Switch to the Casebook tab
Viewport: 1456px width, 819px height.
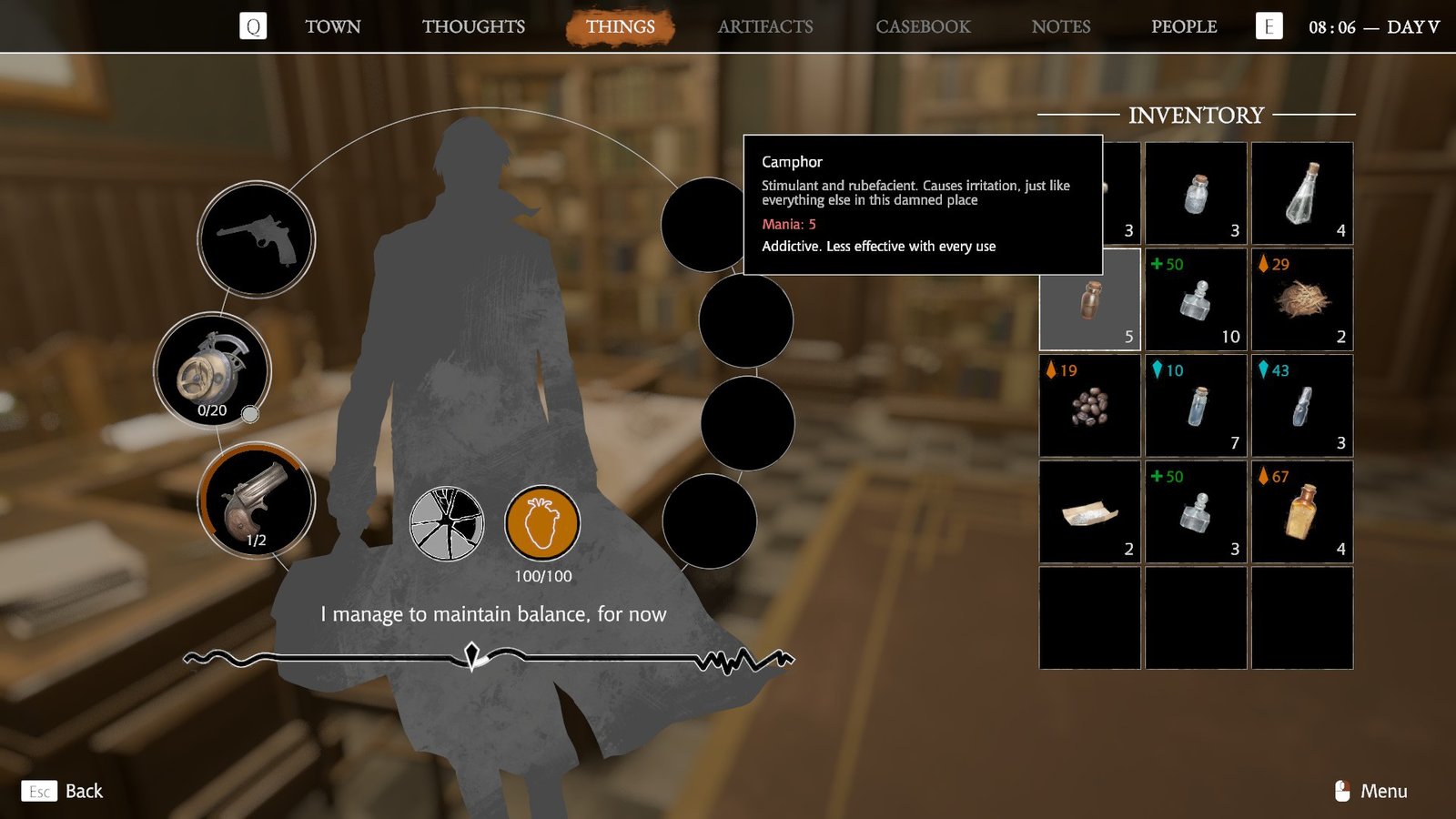pos(923,26)
